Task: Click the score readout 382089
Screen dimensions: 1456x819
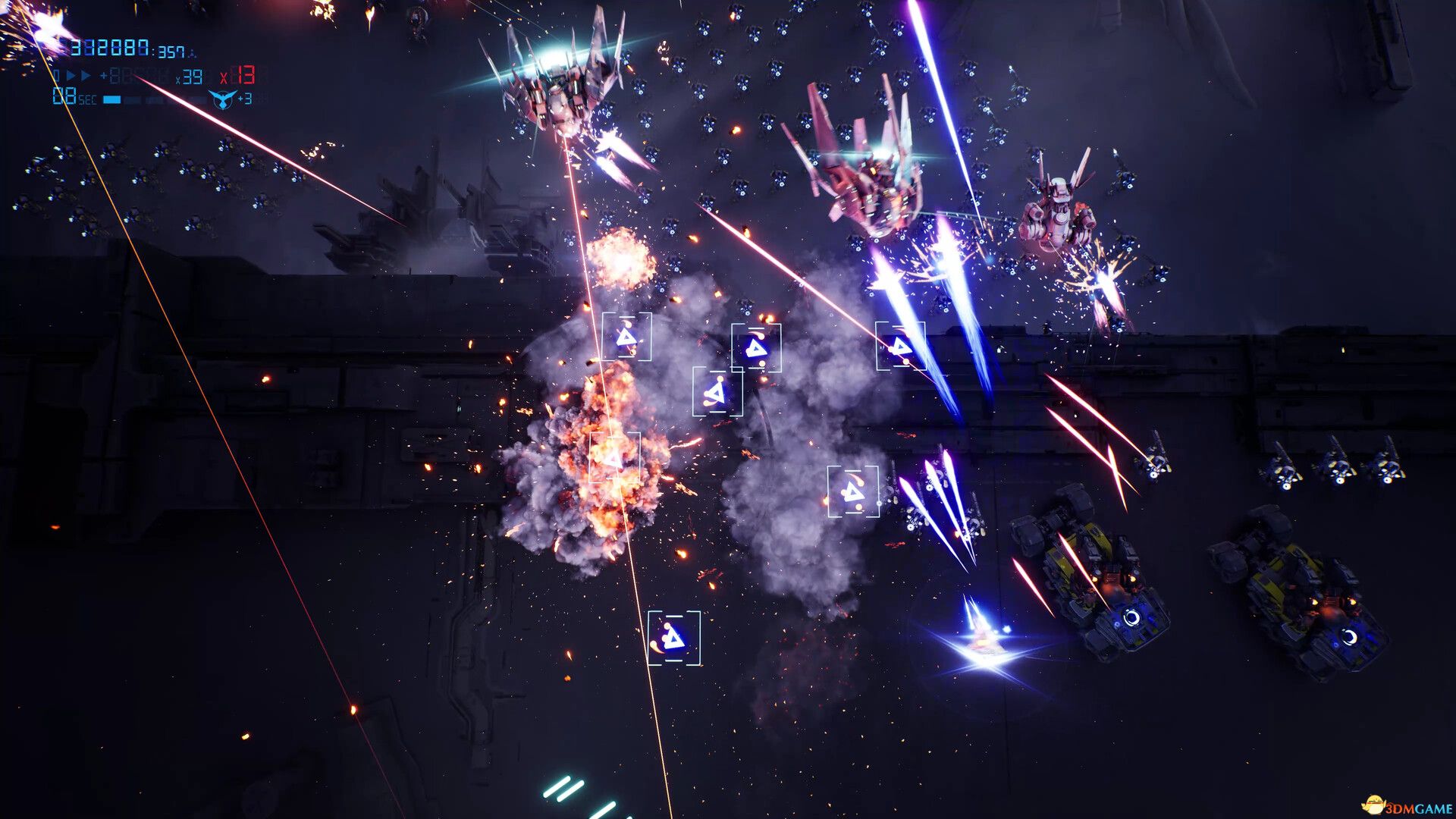Action: click(x=111, y=47)
